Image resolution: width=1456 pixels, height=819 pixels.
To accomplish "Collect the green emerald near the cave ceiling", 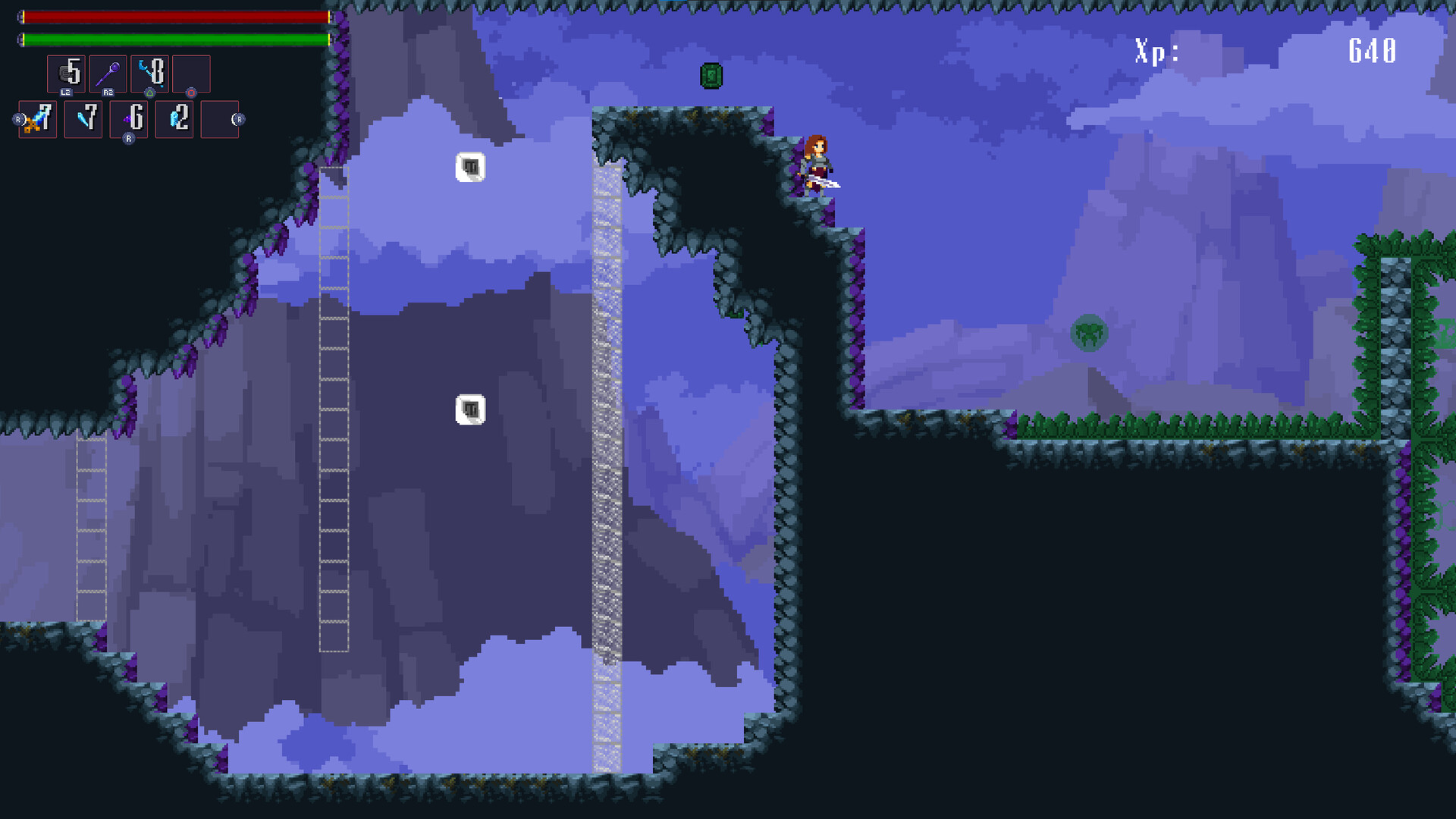I will point(711,76).
